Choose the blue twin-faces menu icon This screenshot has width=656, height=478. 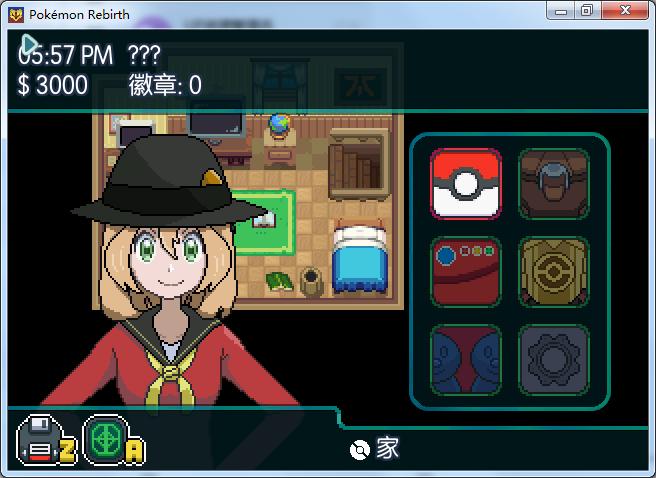click(x=466, y=359)
